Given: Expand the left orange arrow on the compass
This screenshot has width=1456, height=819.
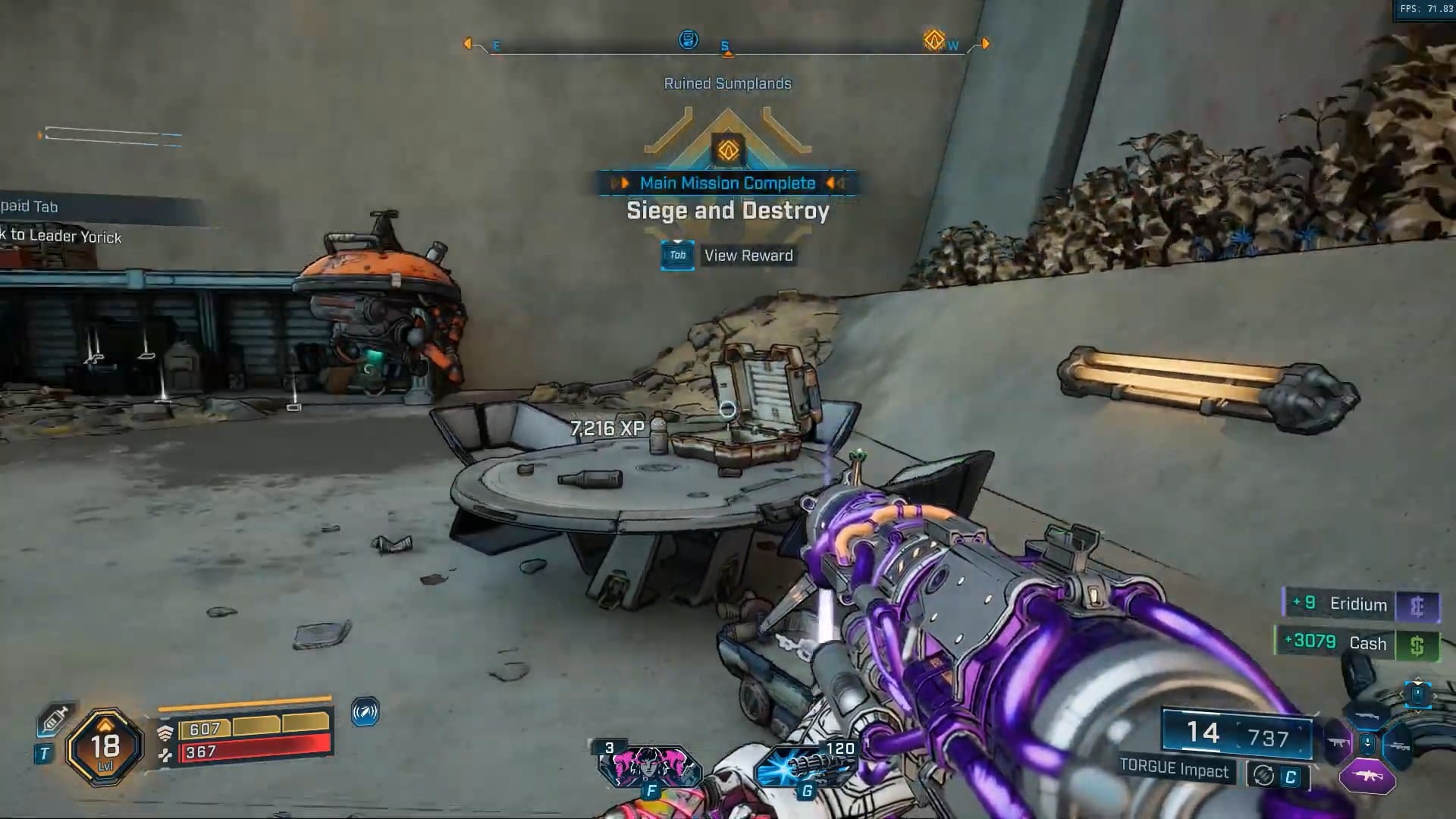Looking at the screenshot, I should click(469, 43).
